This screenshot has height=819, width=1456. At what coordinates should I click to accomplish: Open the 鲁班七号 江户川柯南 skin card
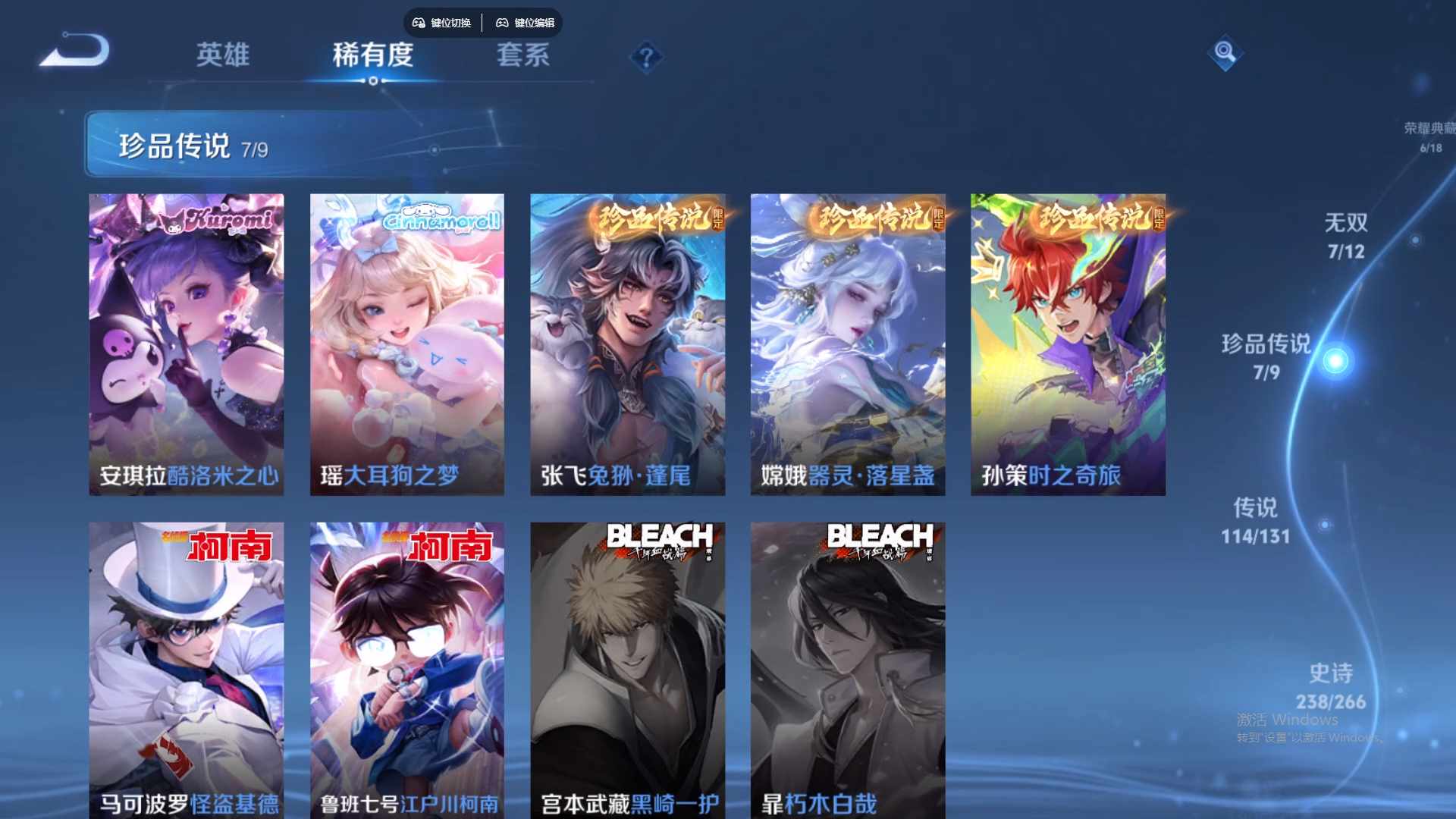point(407,669)
